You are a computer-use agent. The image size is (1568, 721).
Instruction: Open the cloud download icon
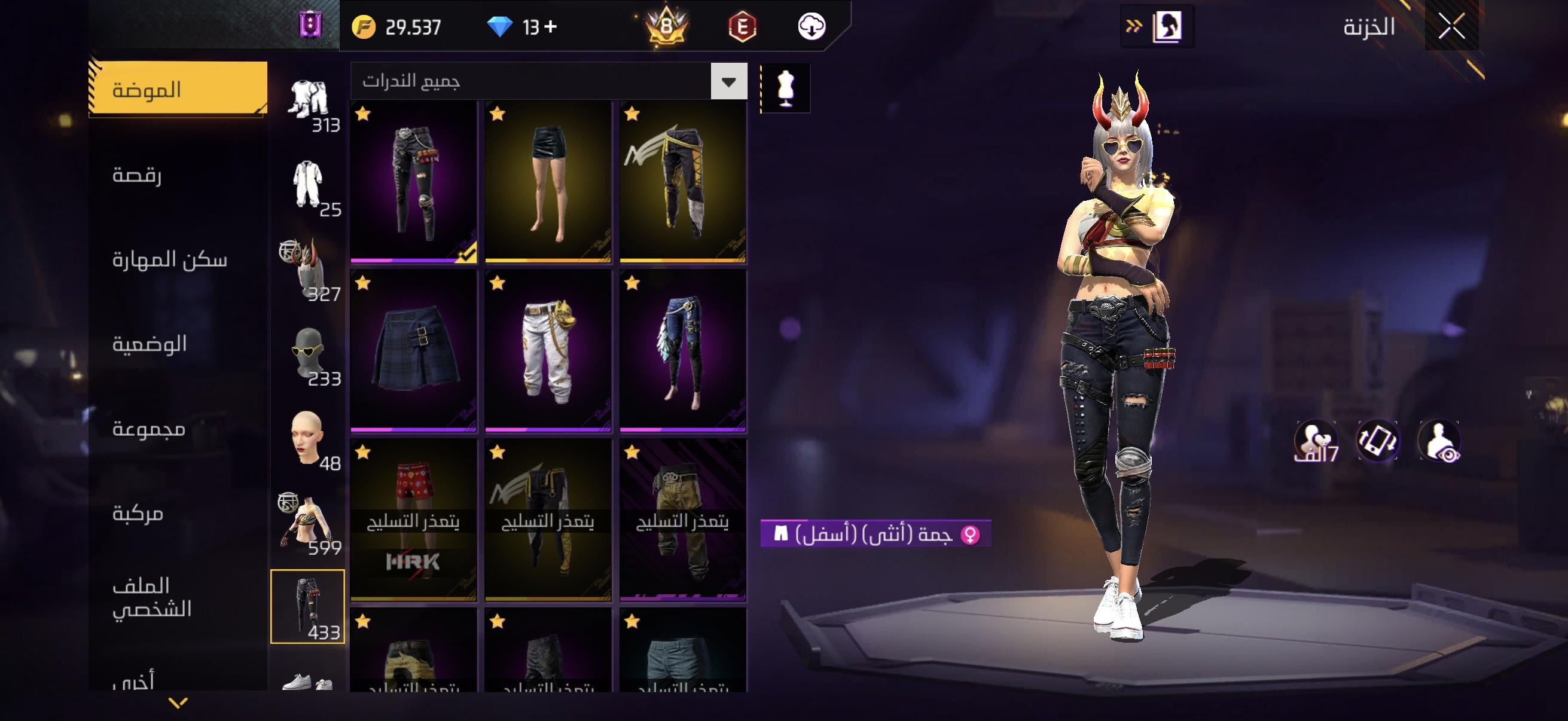pyautogui.click(x=812, y=27)
